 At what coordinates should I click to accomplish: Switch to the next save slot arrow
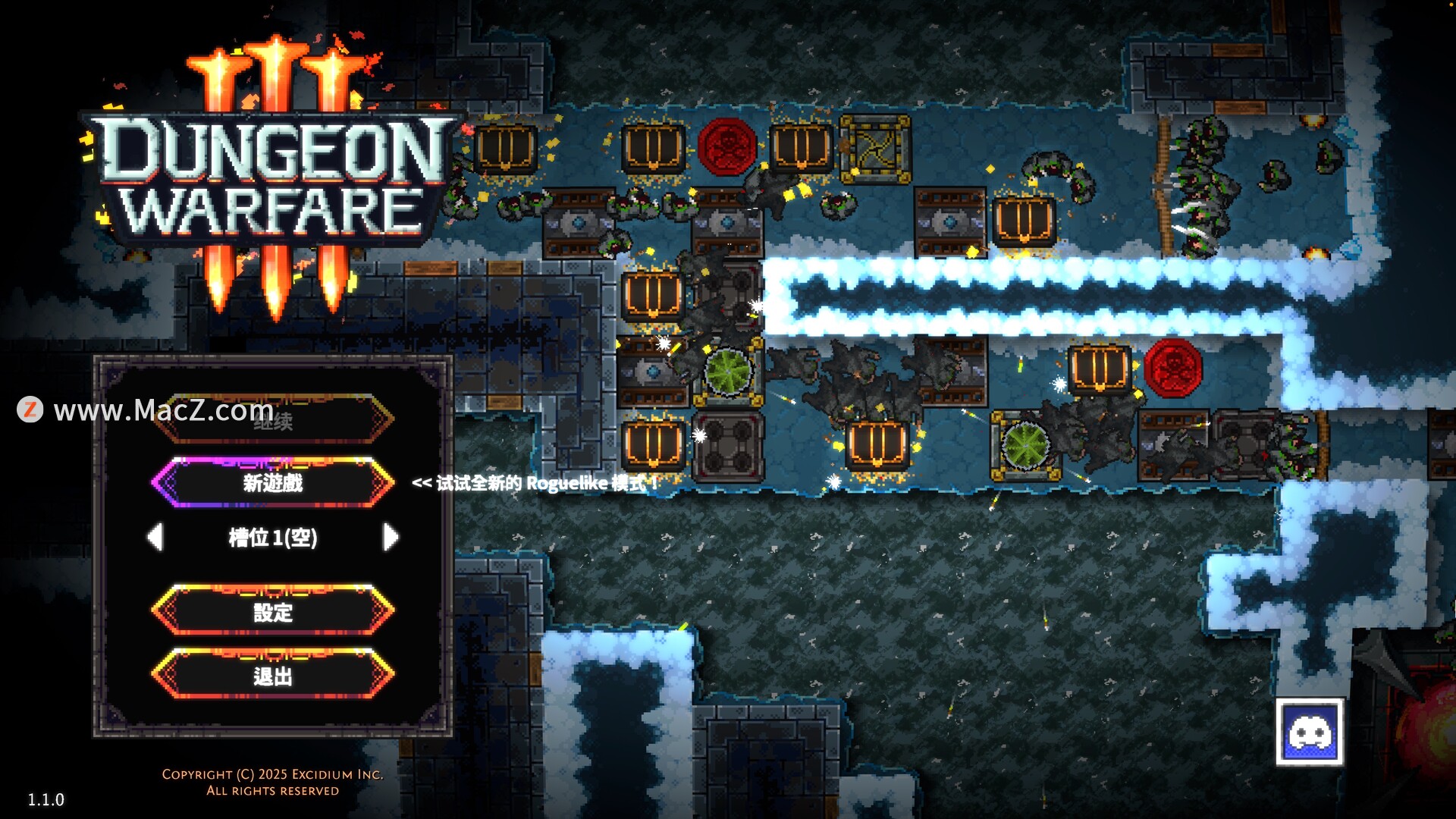391,537
